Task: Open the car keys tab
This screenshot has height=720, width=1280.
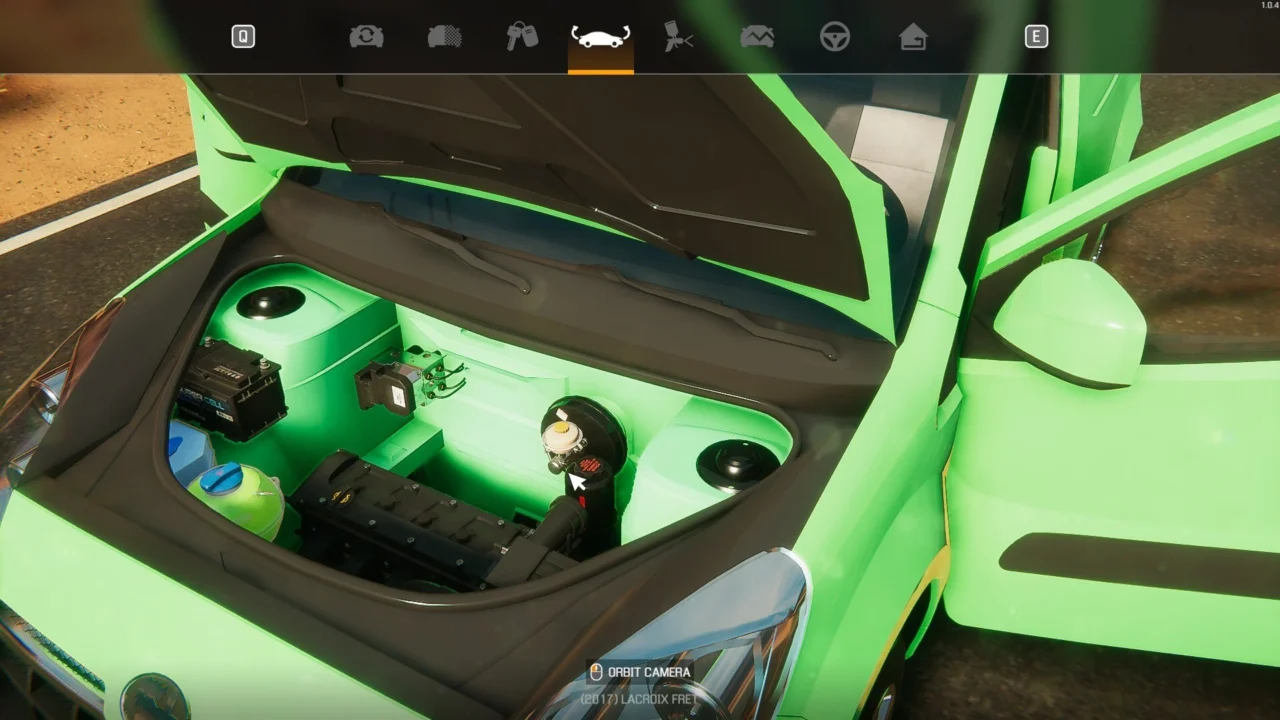Action: (522, 37)
